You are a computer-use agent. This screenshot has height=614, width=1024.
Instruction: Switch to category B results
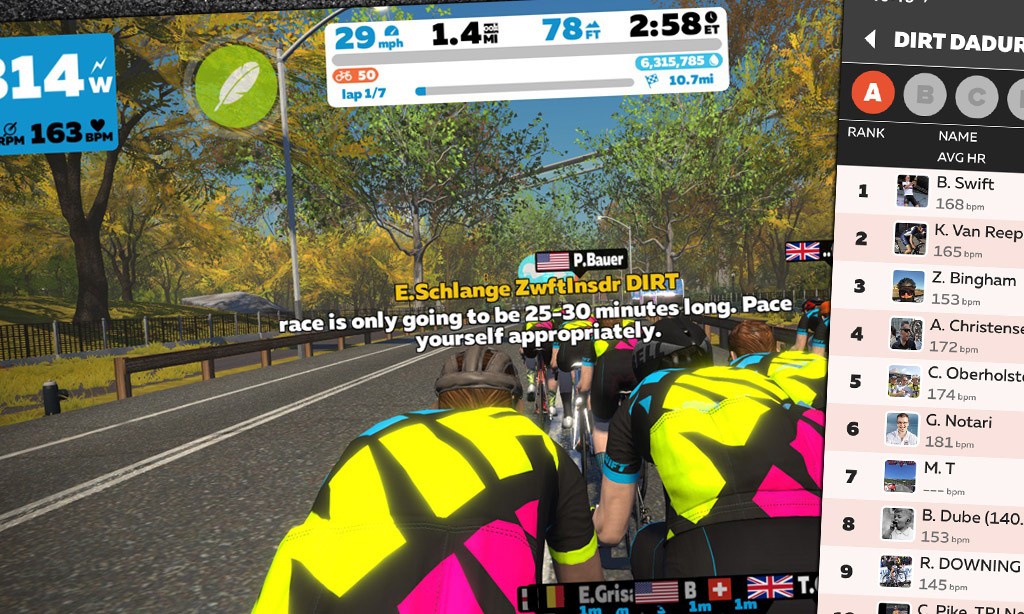[925, 96]
